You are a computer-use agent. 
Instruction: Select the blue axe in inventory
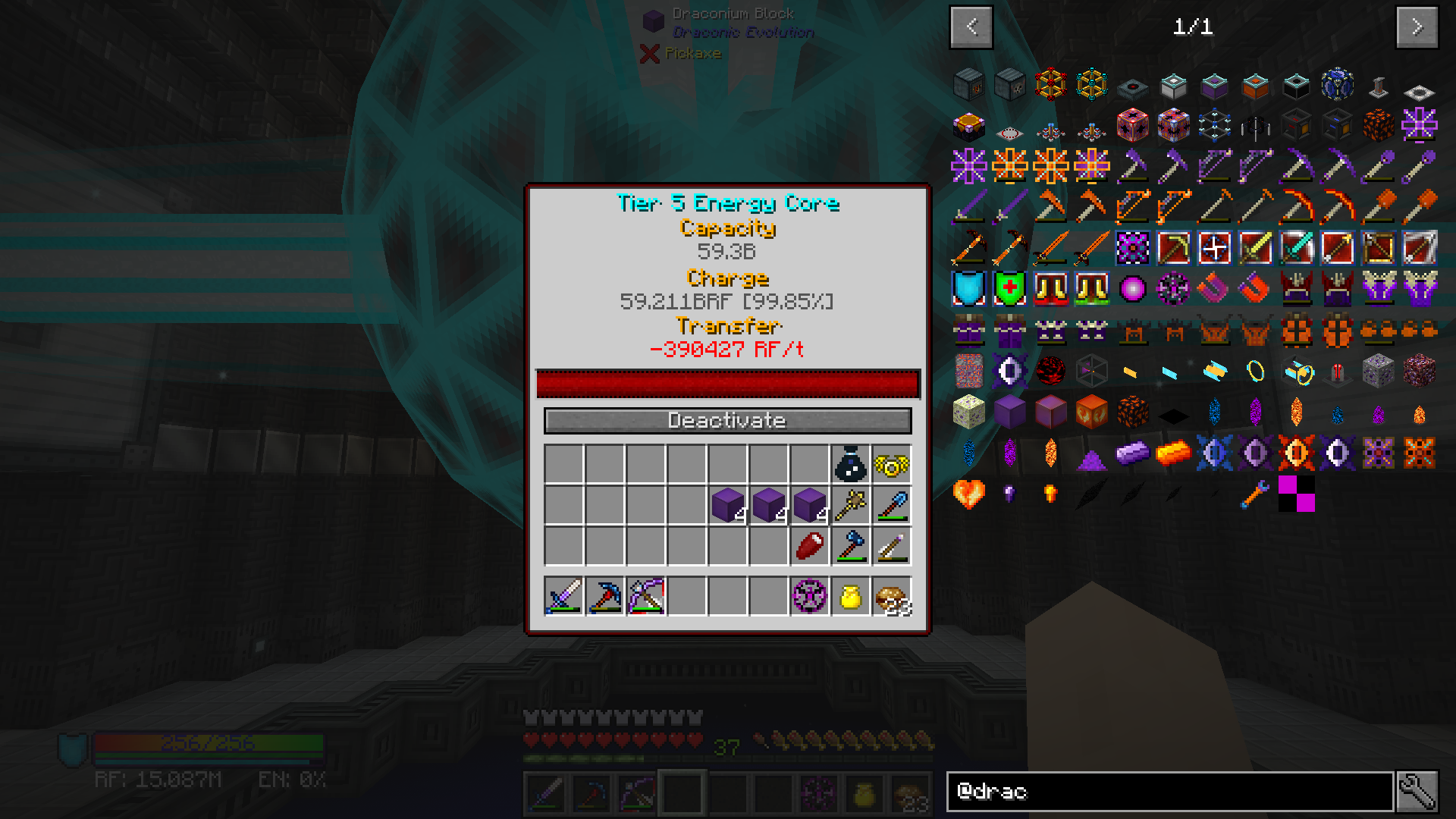851,546
